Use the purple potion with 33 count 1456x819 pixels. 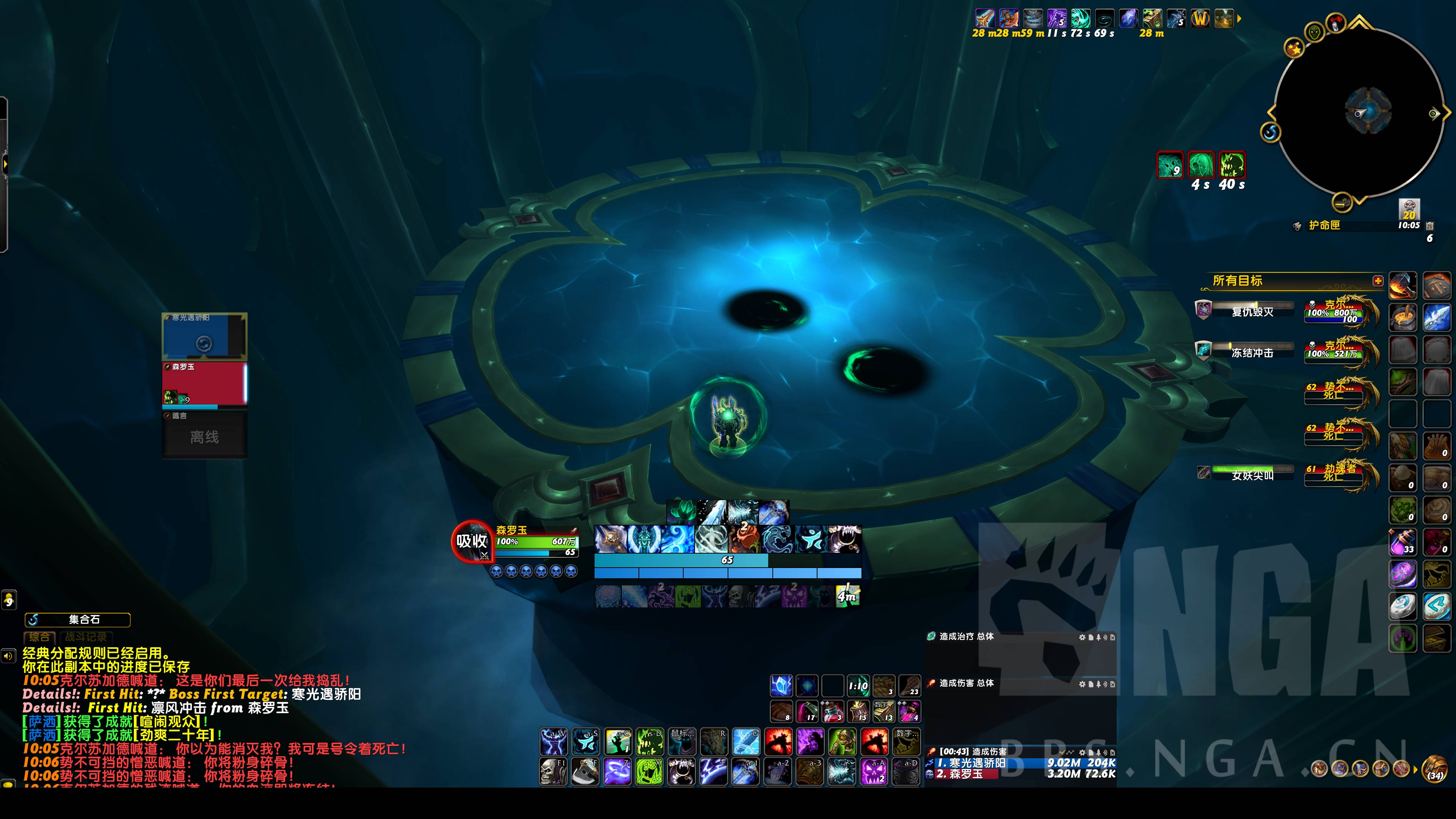pyautogui.click(x=1402, y=542)
